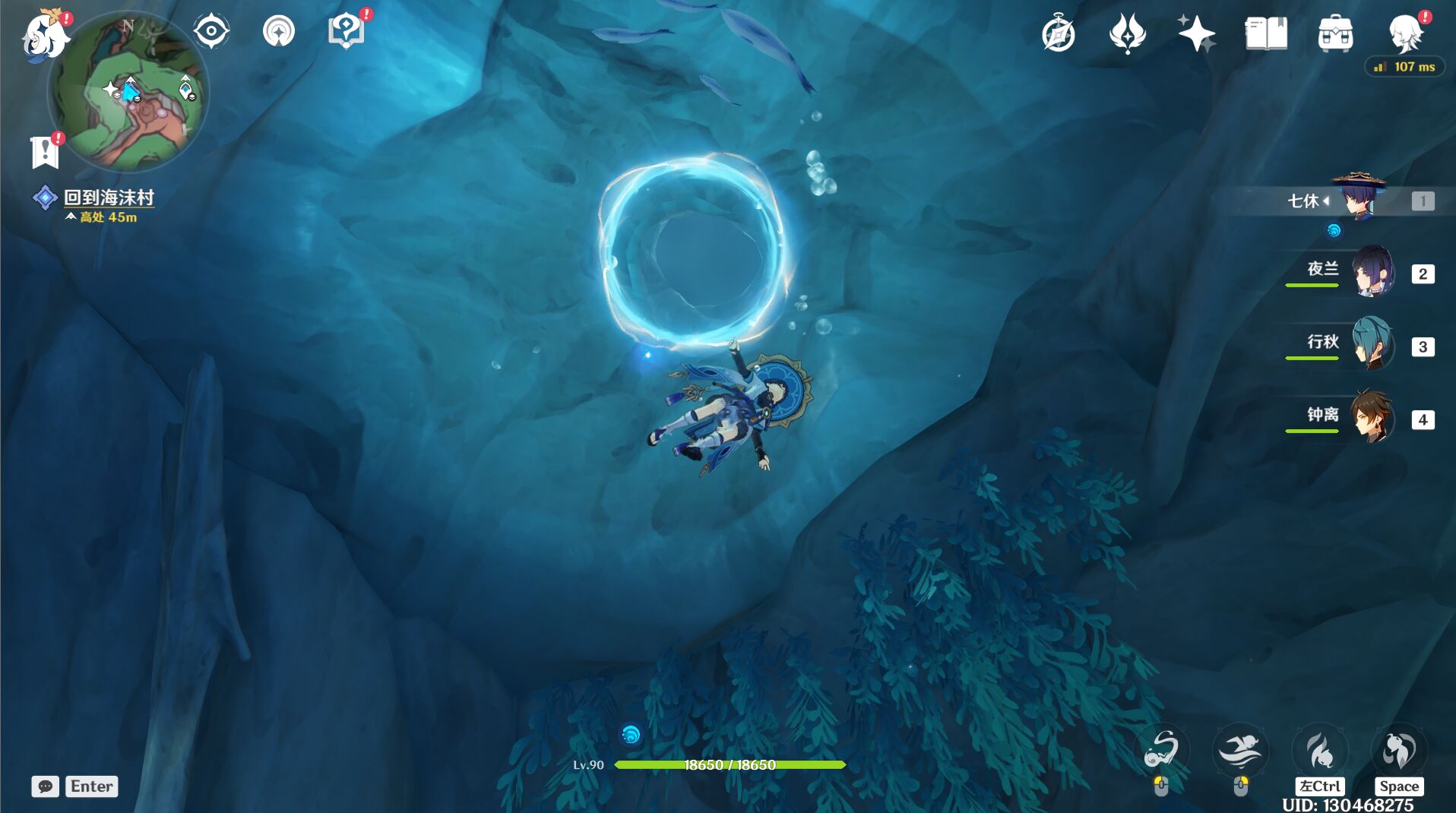
Task: Open the question-mark tutorial icon
Action: [346, 32]
